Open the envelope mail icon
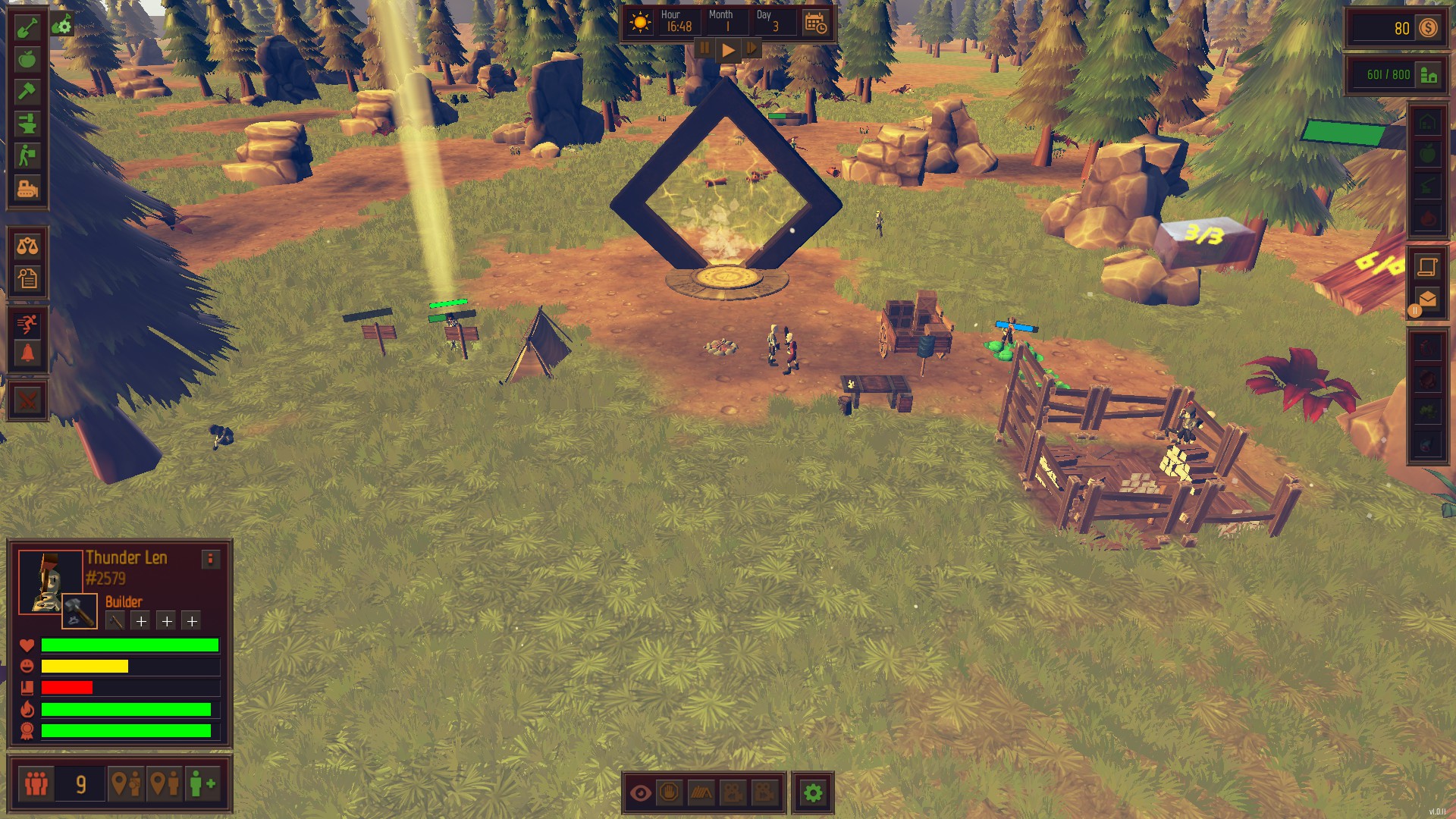 (x=1427, y=300)
